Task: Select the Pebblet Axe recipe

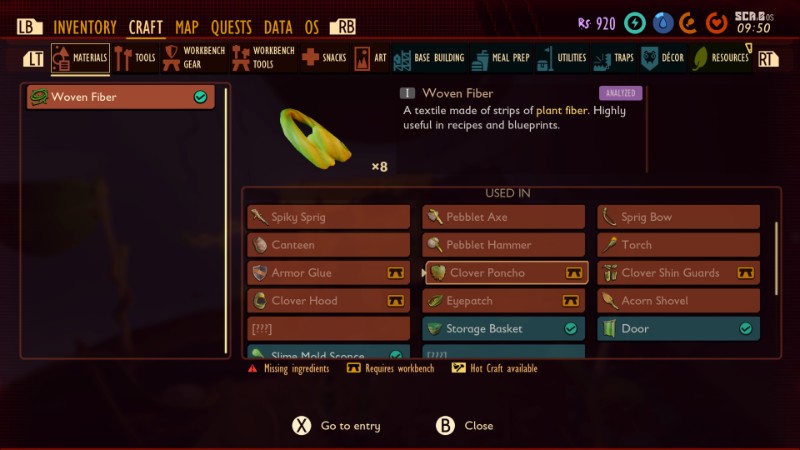Action: coord(504,217)
